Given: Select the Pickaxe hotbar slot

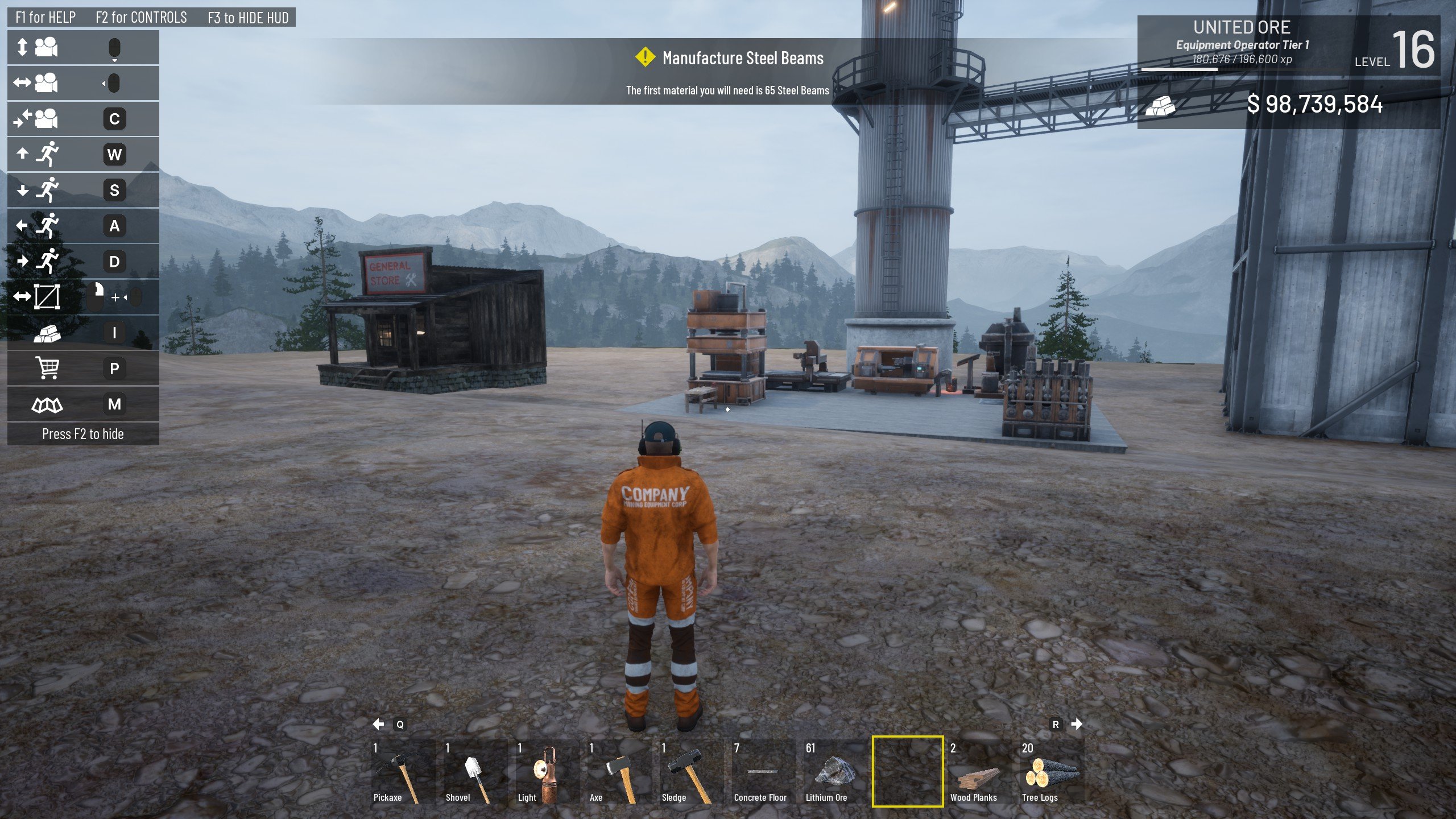Looking at the screenshot, I should coord(402,772).
